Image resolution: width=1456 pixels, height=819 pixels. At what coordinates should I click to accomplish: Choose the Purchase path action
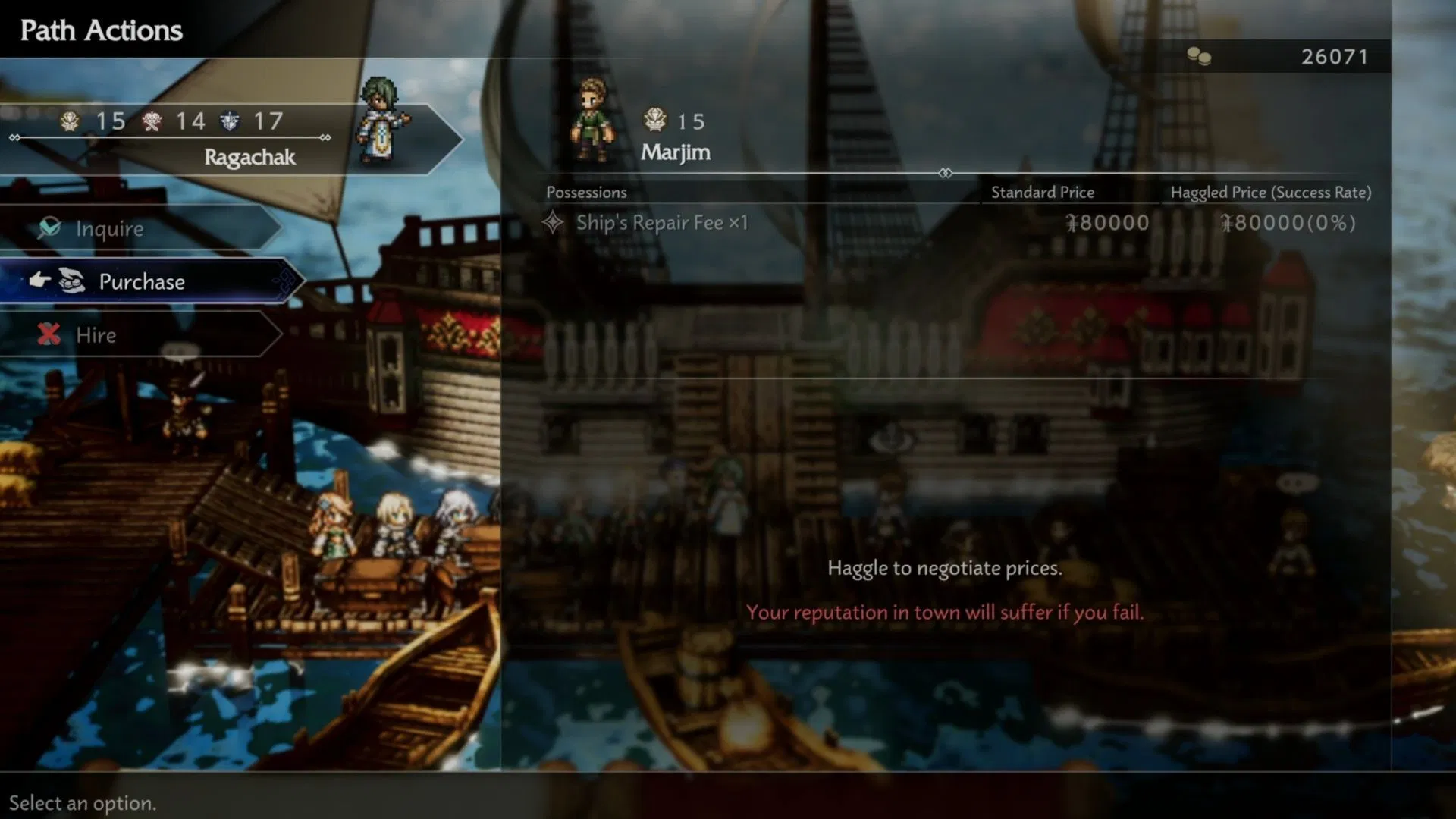142,281
